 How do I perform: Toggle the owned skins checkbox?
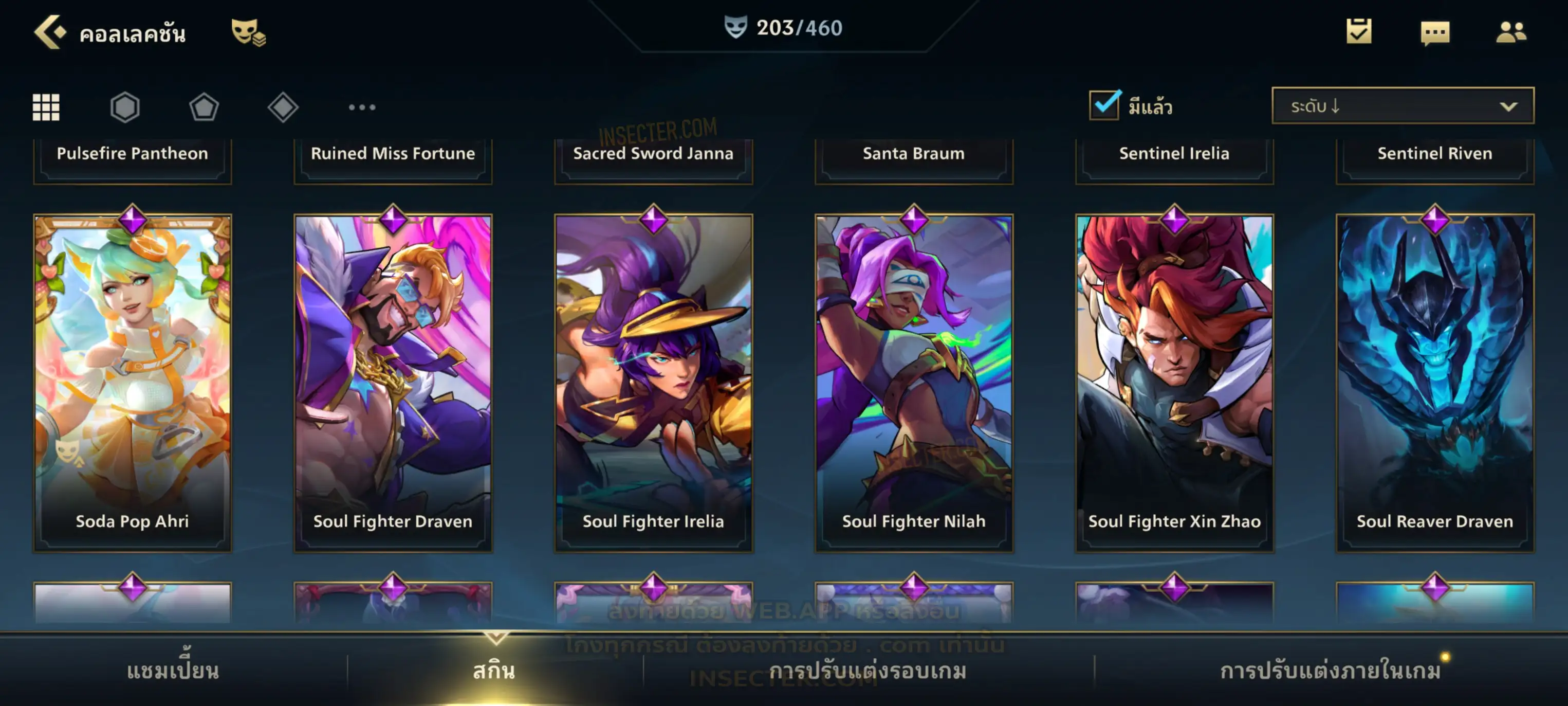1104,105
